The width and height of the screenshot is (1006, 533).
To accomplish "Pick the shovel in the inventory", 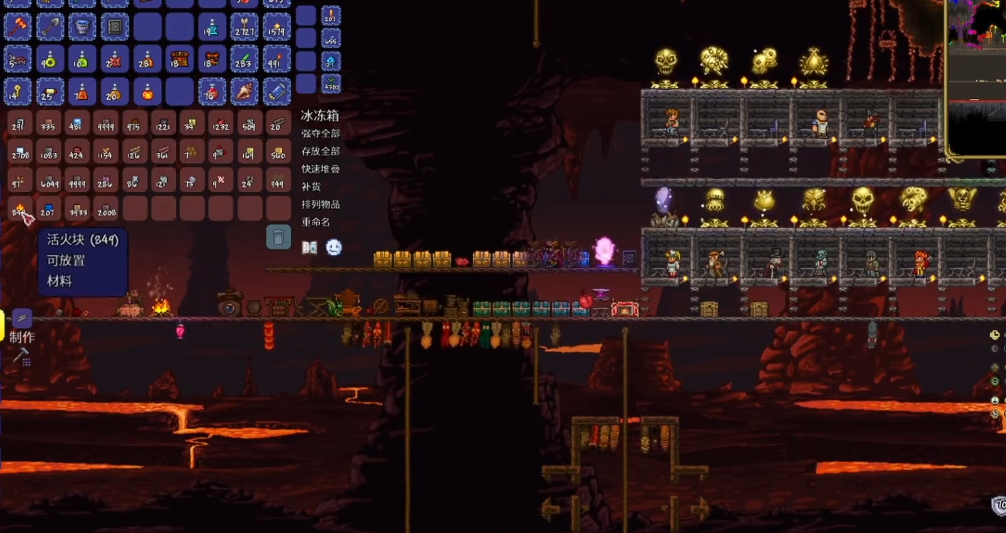I will [50, 26].
